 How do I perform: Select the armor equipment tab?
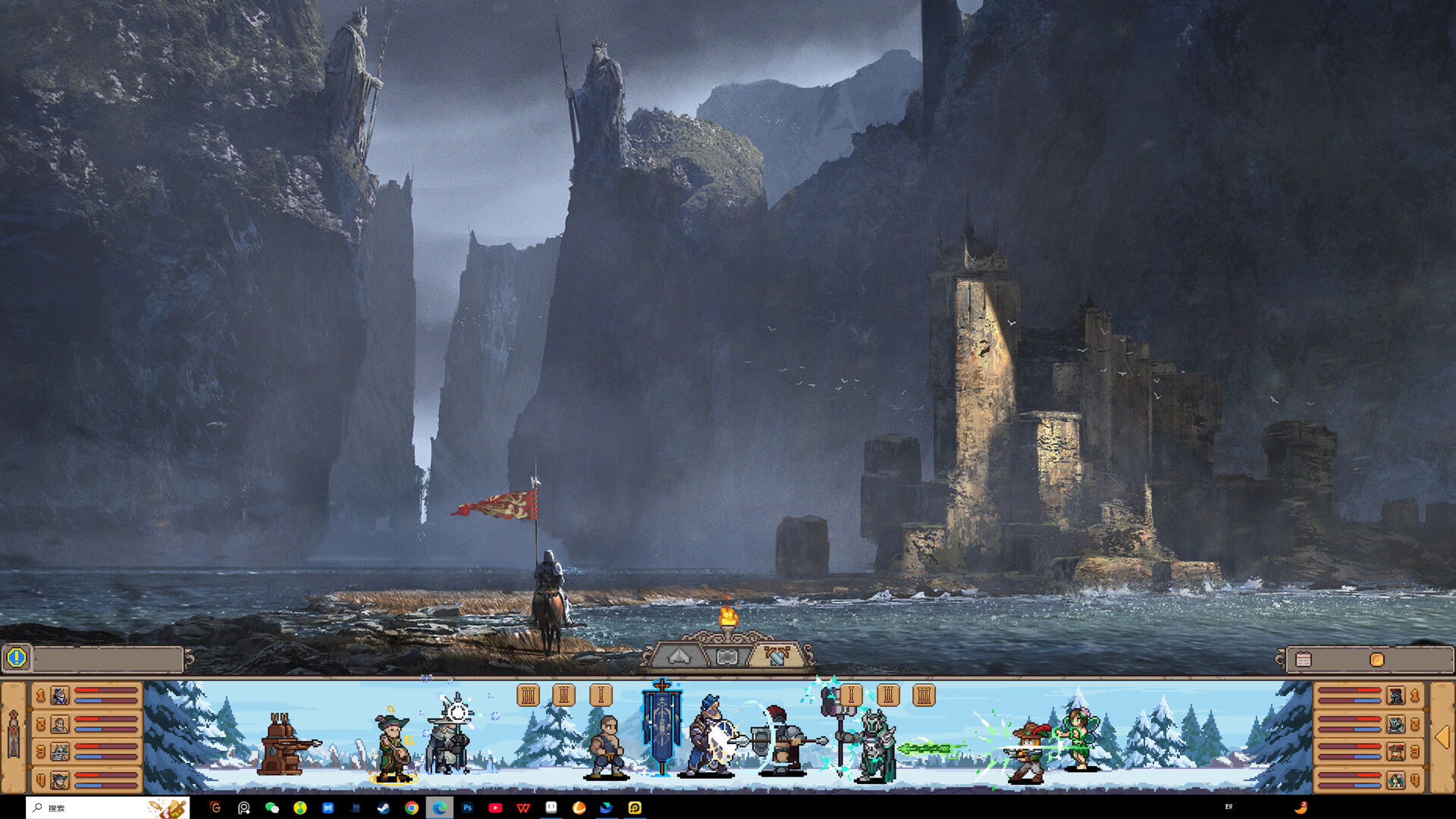(x=776, y=657)
